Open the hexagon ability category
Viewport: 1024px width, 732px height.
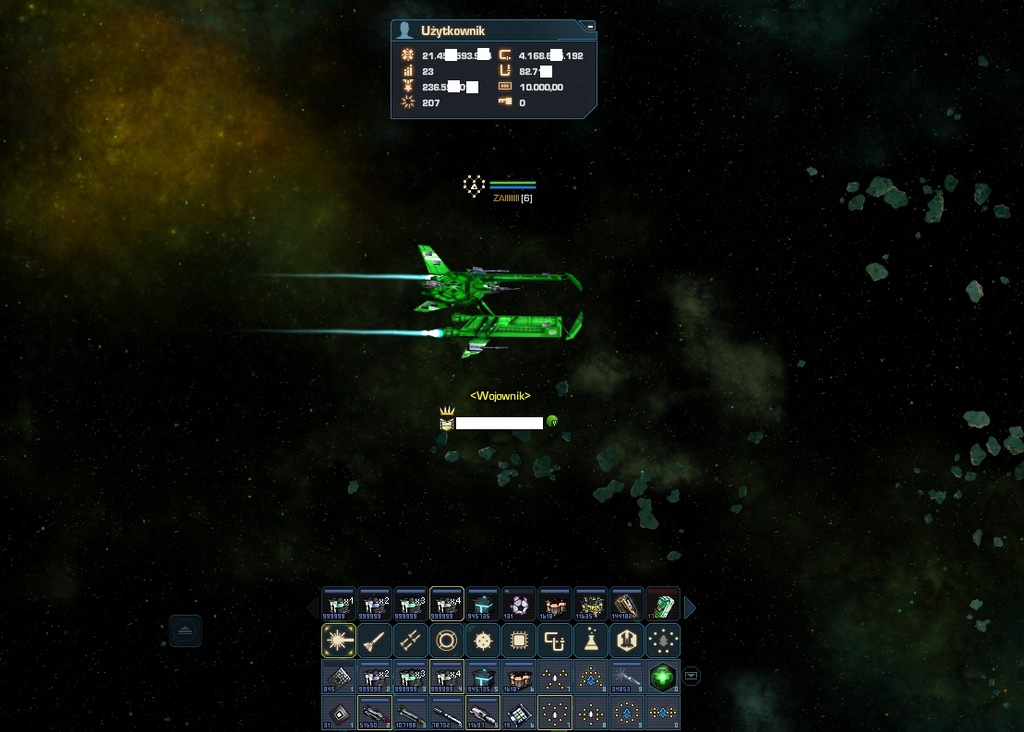(627, 640)
